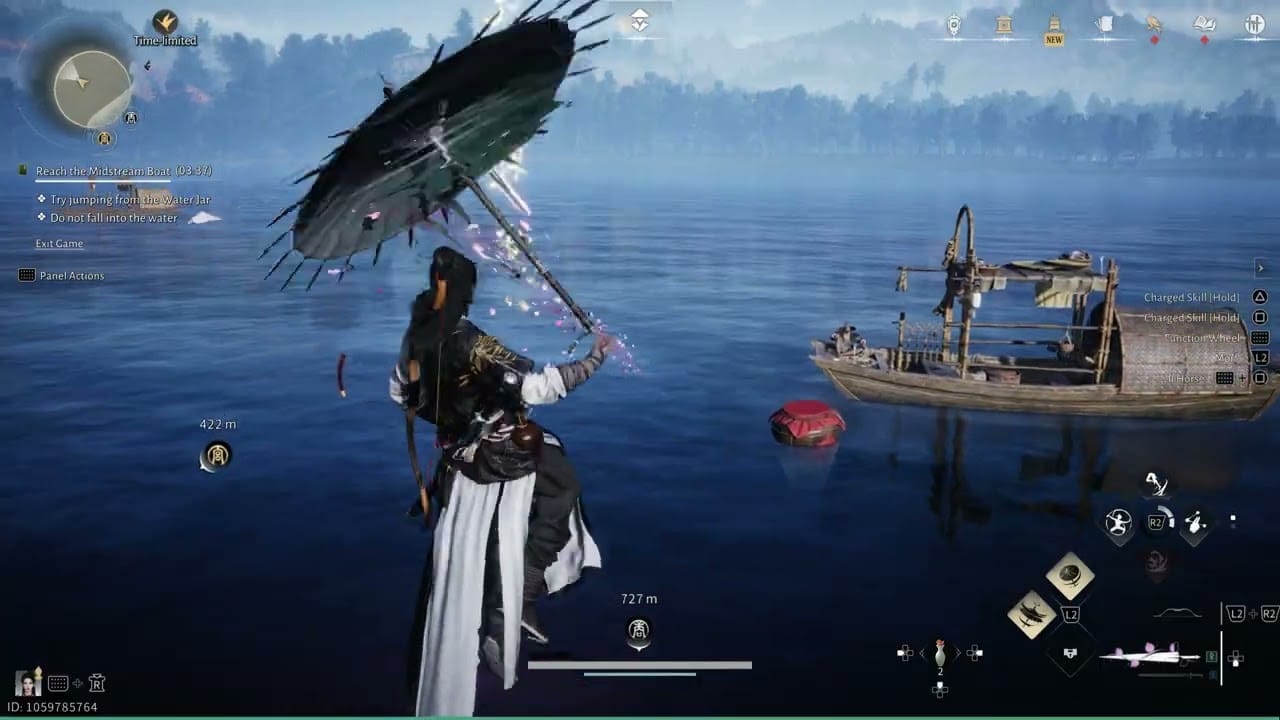Select the archer stance skill icon
The width and height of the screenshot is (1280, 720).
coord(1120,522)
